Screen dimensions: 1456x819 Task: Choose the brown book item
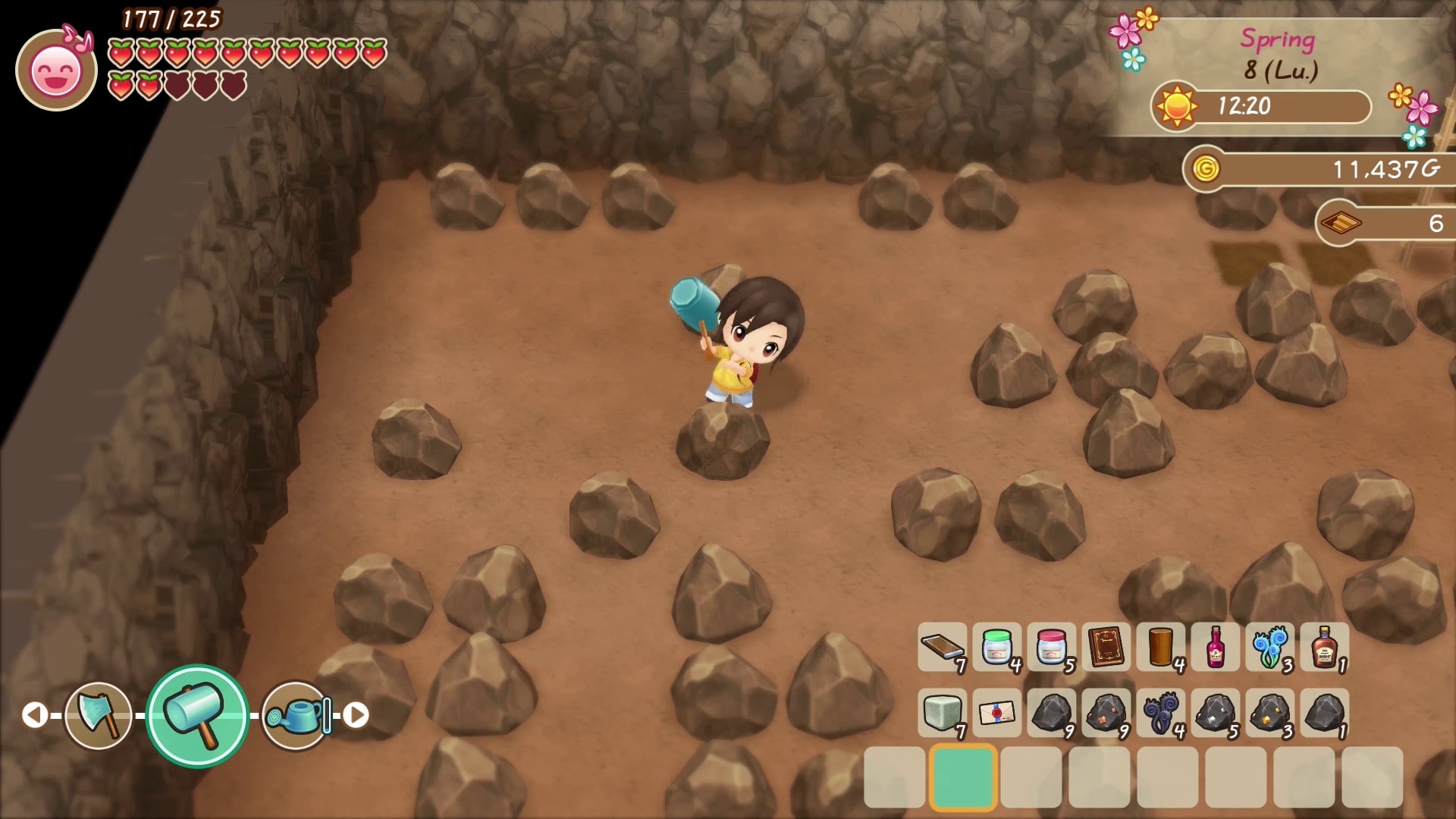(x=1106, y=648)
